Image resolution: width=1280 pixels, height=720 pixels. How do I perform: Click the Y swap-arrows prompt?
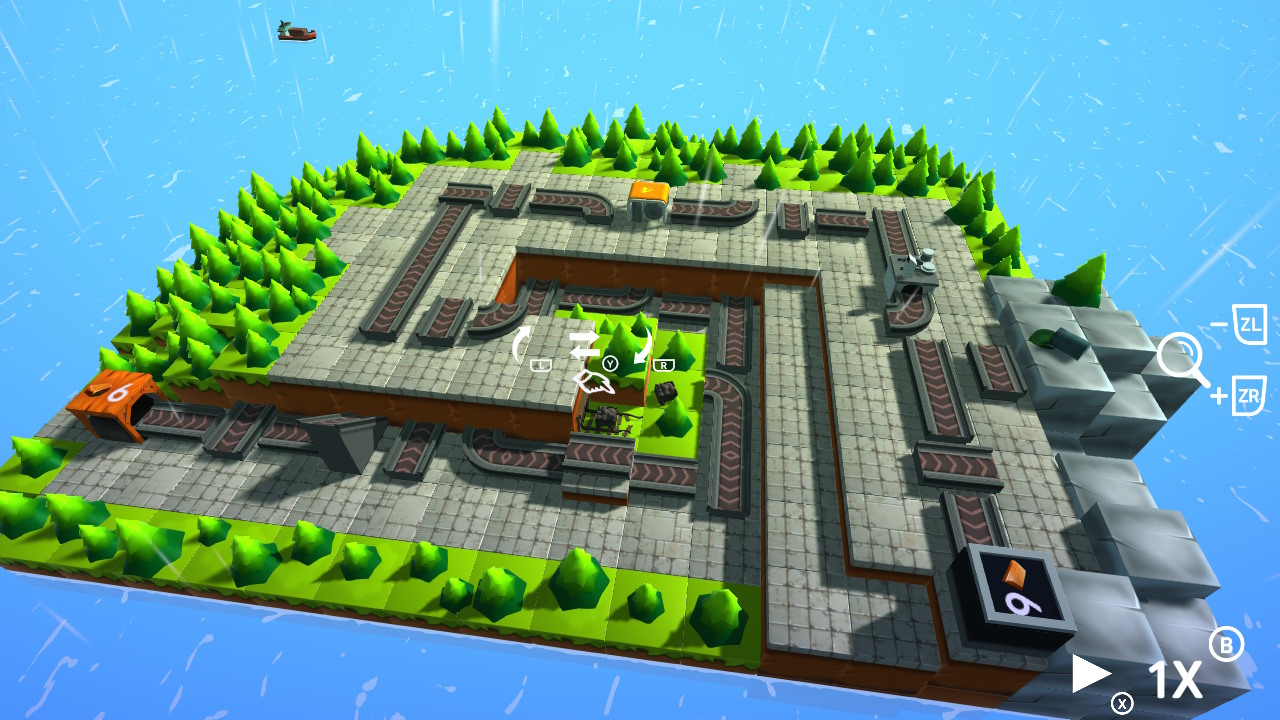click(x=611, y=363)
